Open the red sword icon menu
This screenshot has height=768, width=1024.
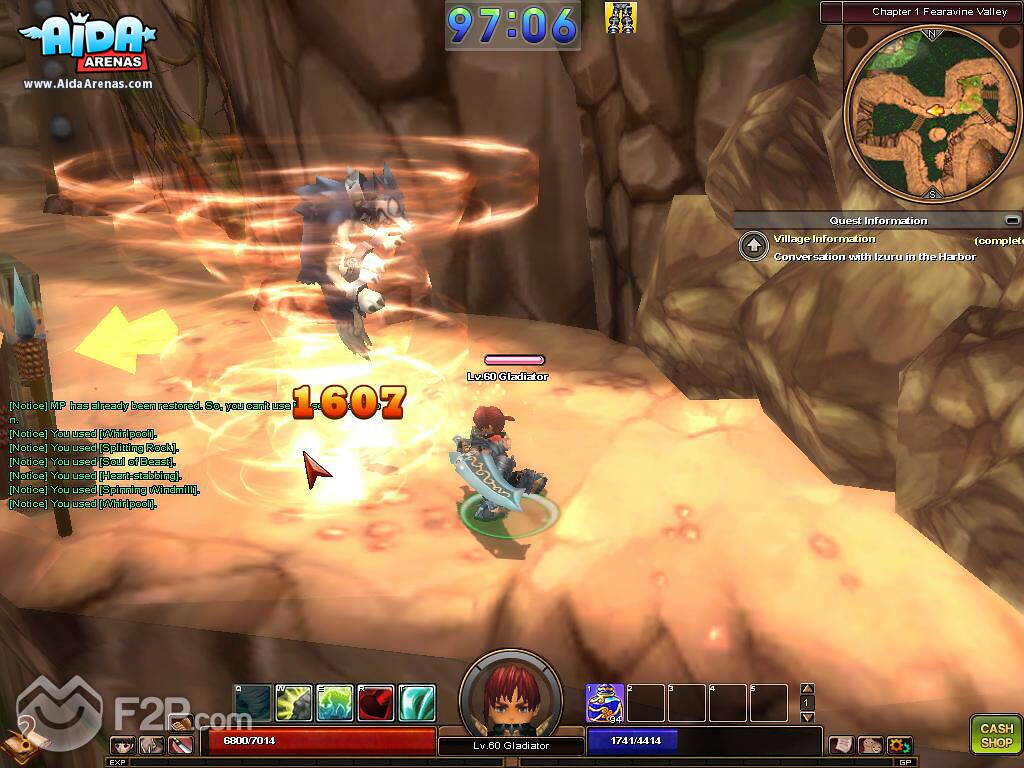(181, 745)
